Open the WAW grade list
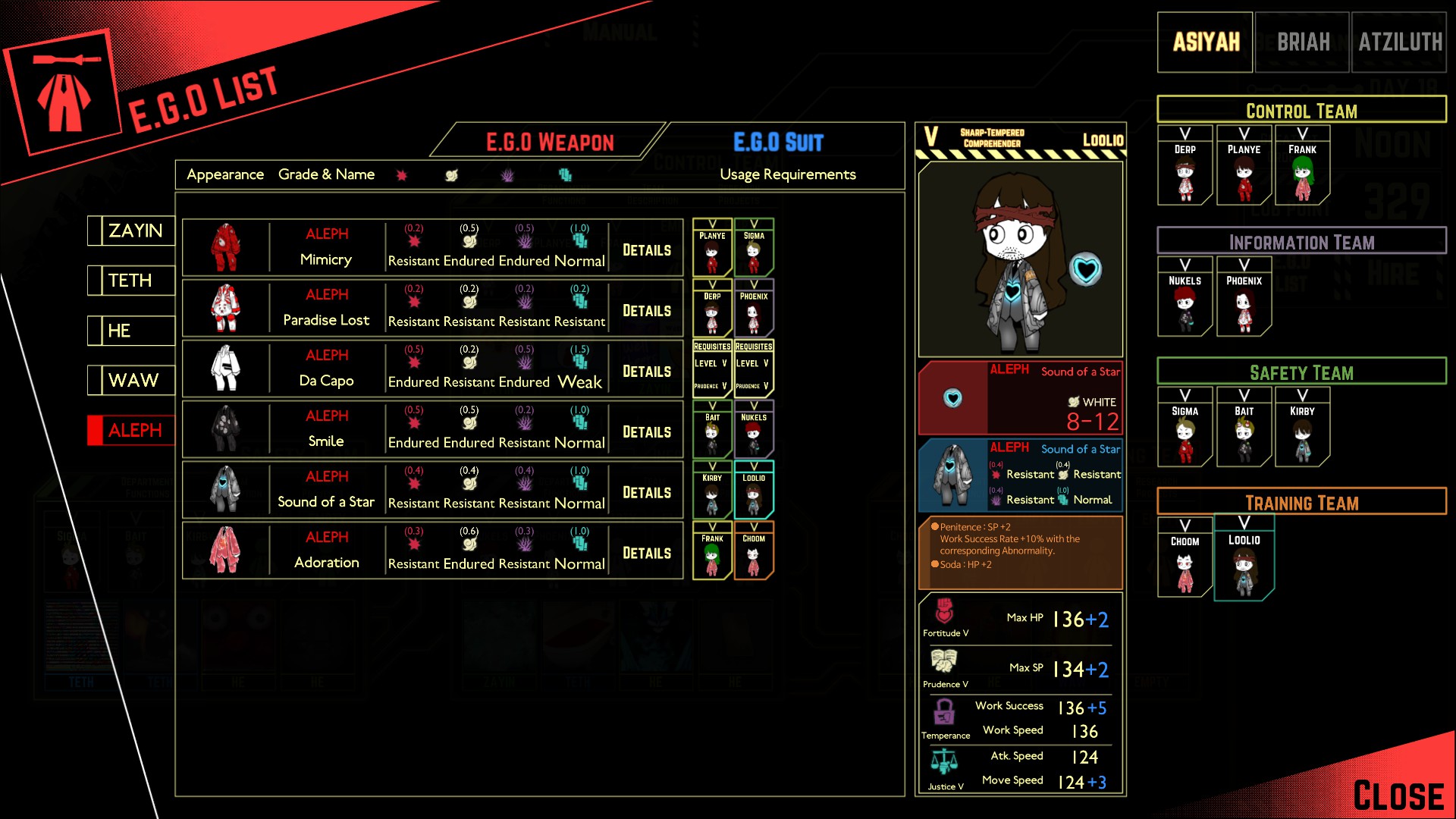Viewport: 1456px width, 819px height. (x=133, y=381)
